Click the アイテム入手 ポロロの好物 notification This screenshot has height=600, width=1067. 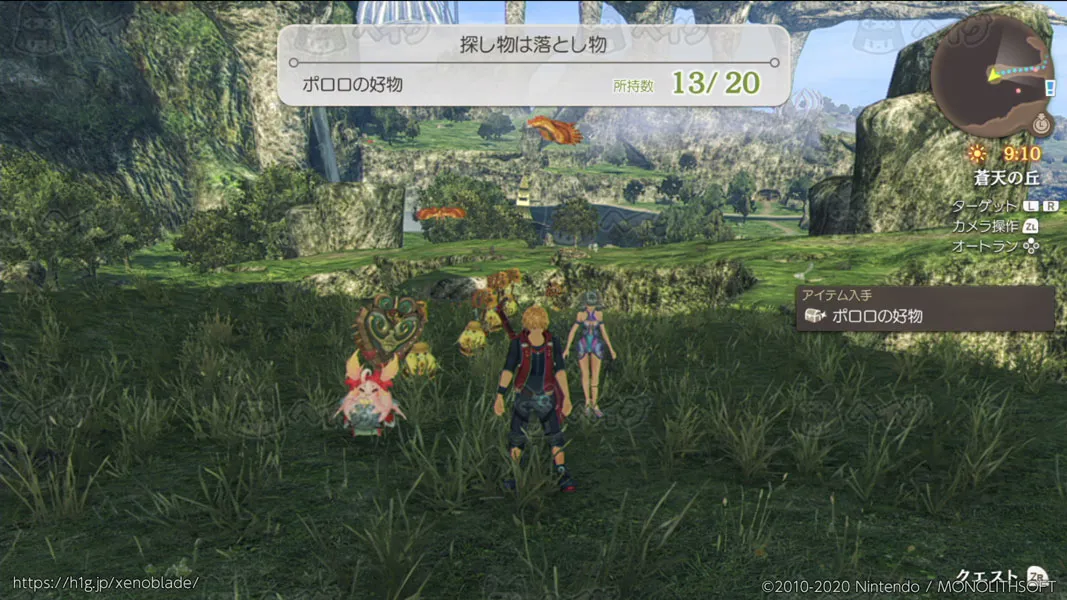pyautogui.click(x=925, y=309)
